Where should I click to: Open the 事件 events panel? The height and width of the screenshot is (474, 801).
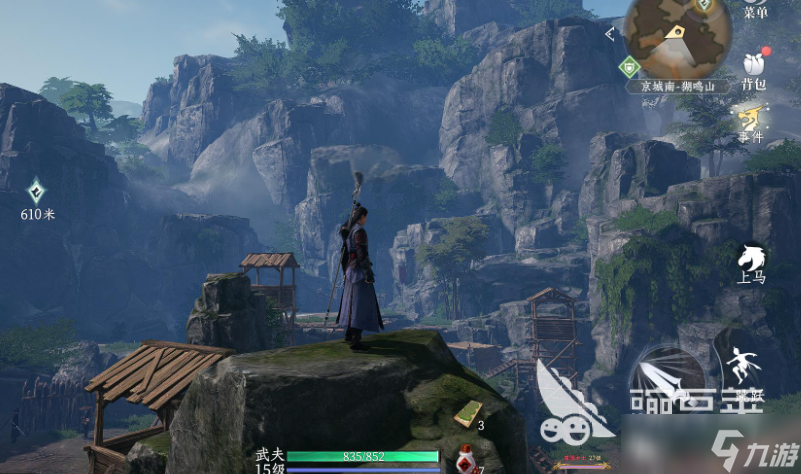click(x=753, y=122)
